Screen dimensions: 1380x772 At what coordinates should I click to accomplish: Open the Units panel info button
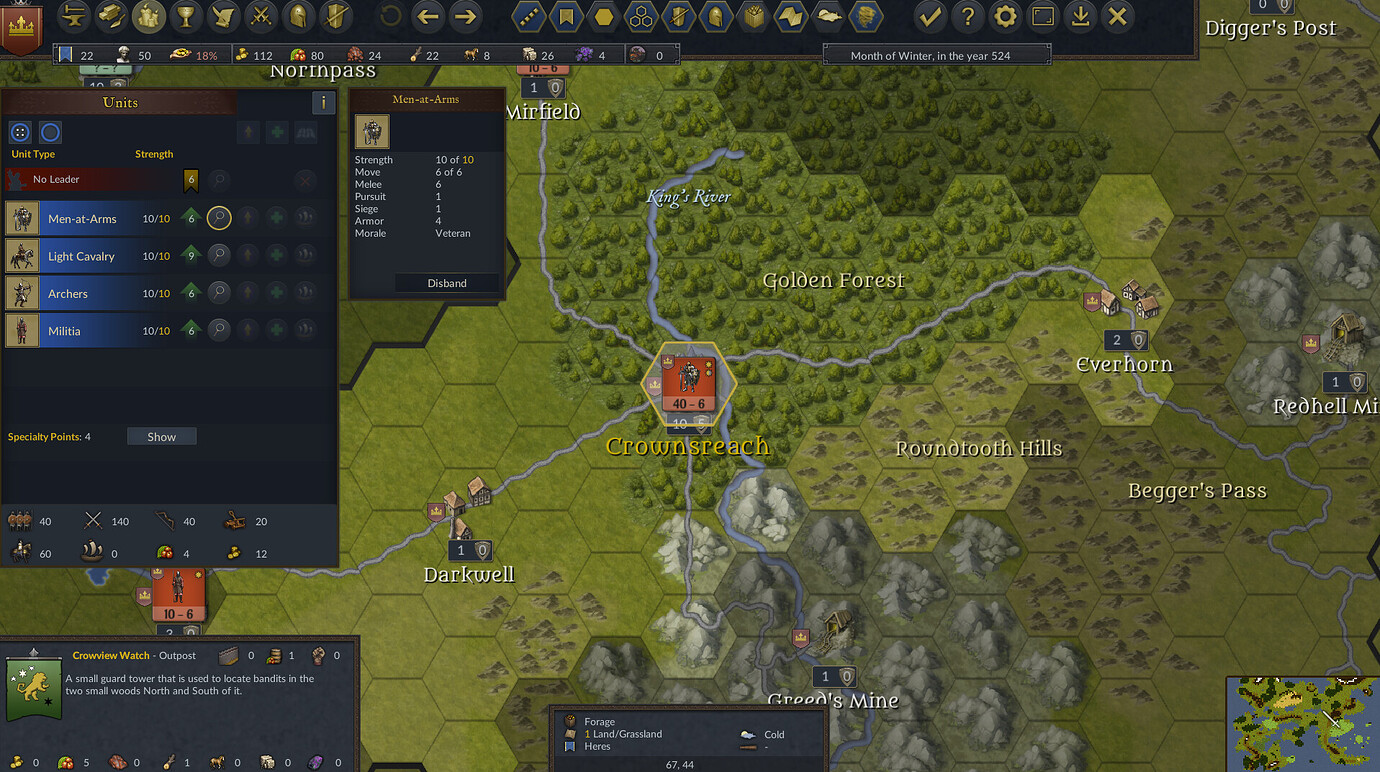(323, 102)
